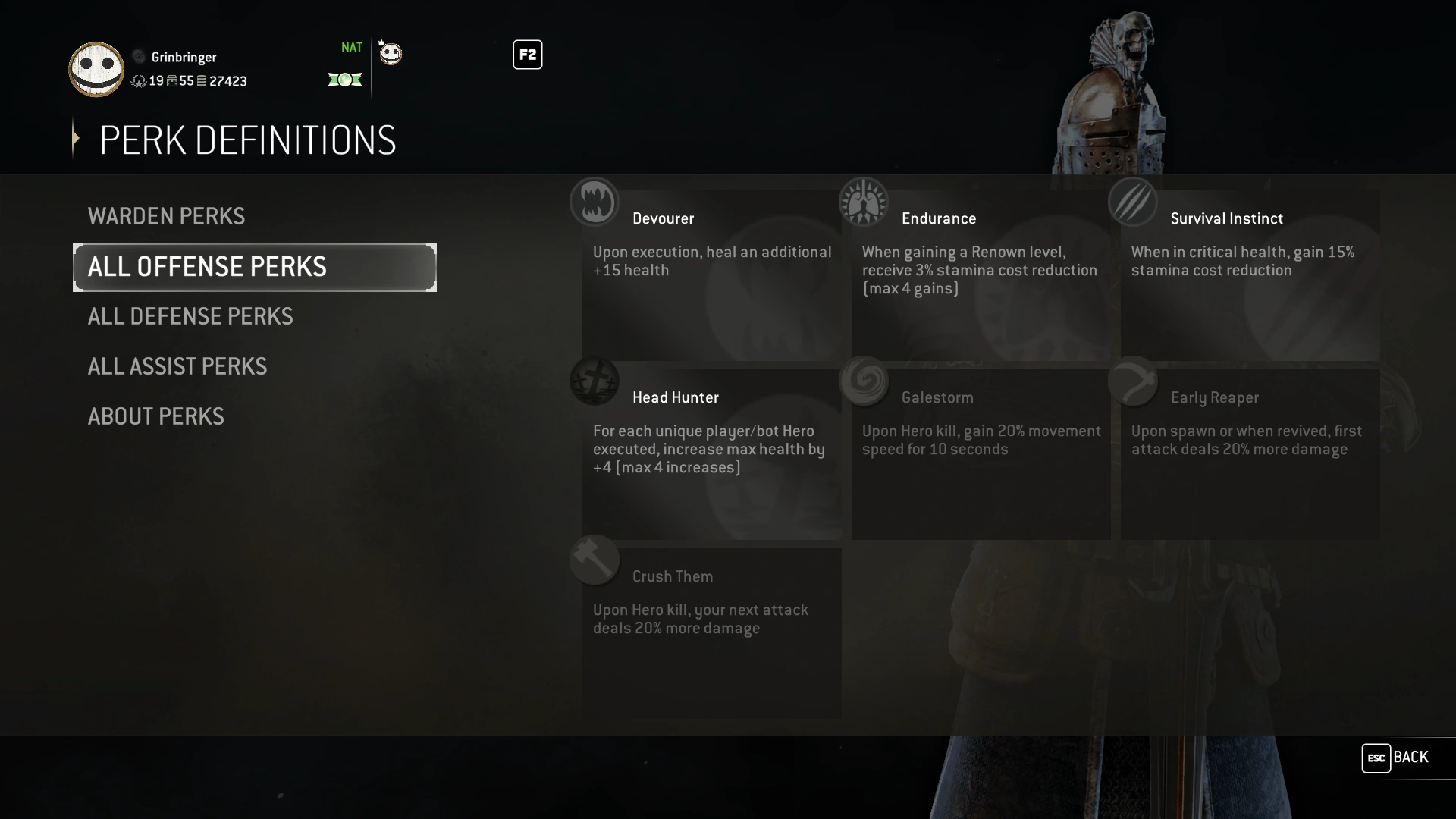Click the Early Reaper perk icon
The height and width of the screenshot is (819, 1456).
[1134, 381]
